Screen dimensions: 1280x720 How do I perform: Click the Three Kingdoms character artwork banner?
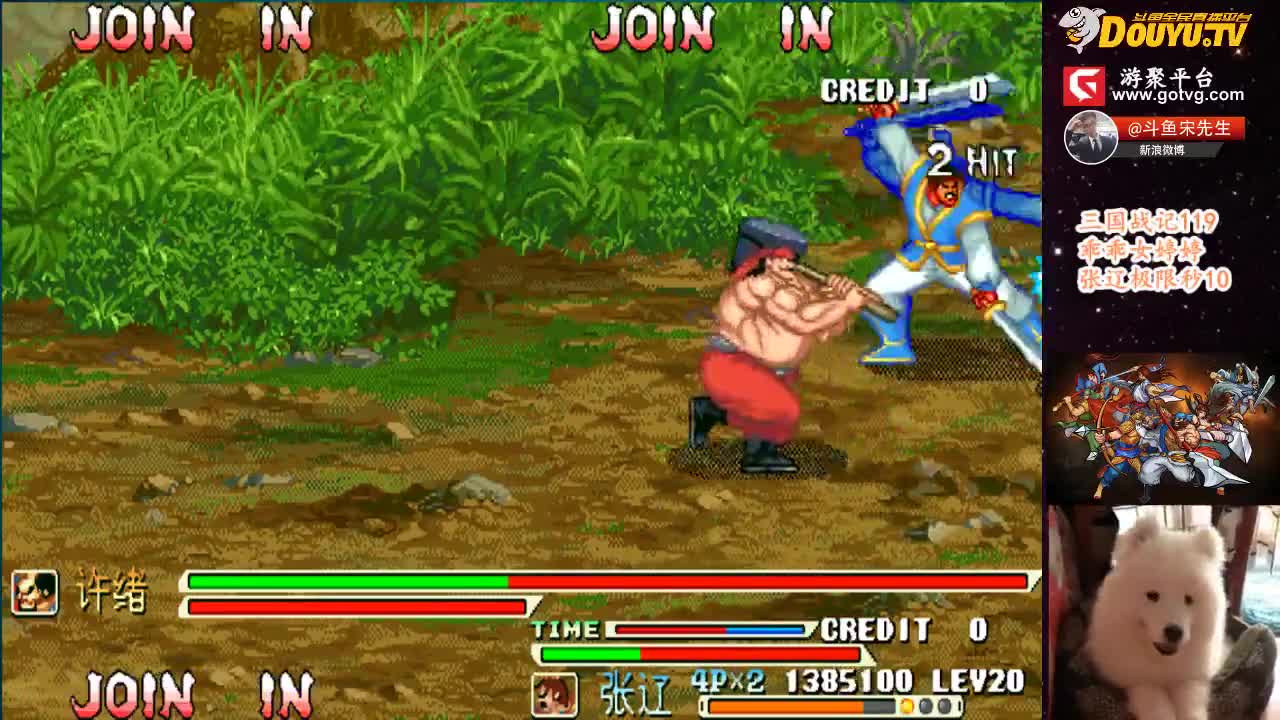pos(1162,427)
